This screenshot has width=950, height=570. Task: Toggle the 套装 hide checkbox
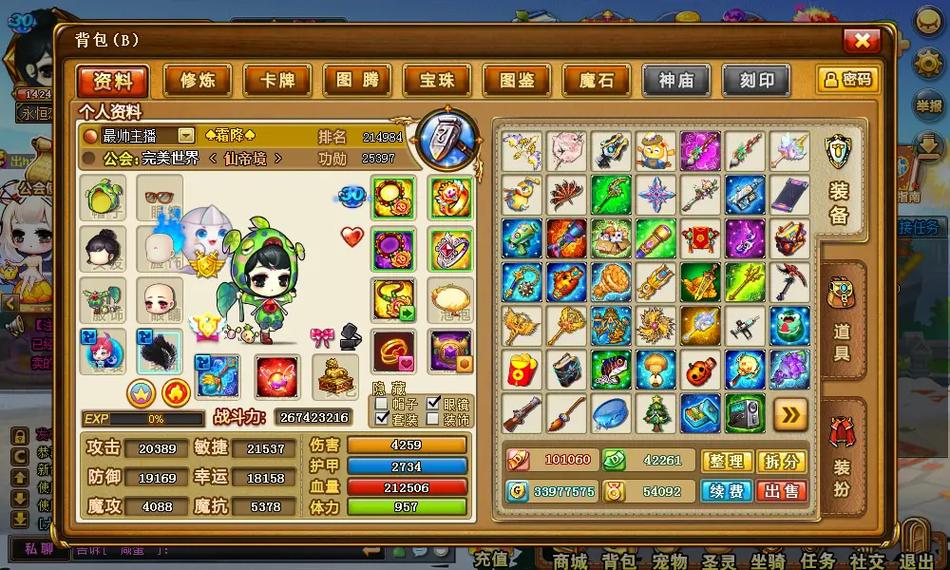(381, 420)
